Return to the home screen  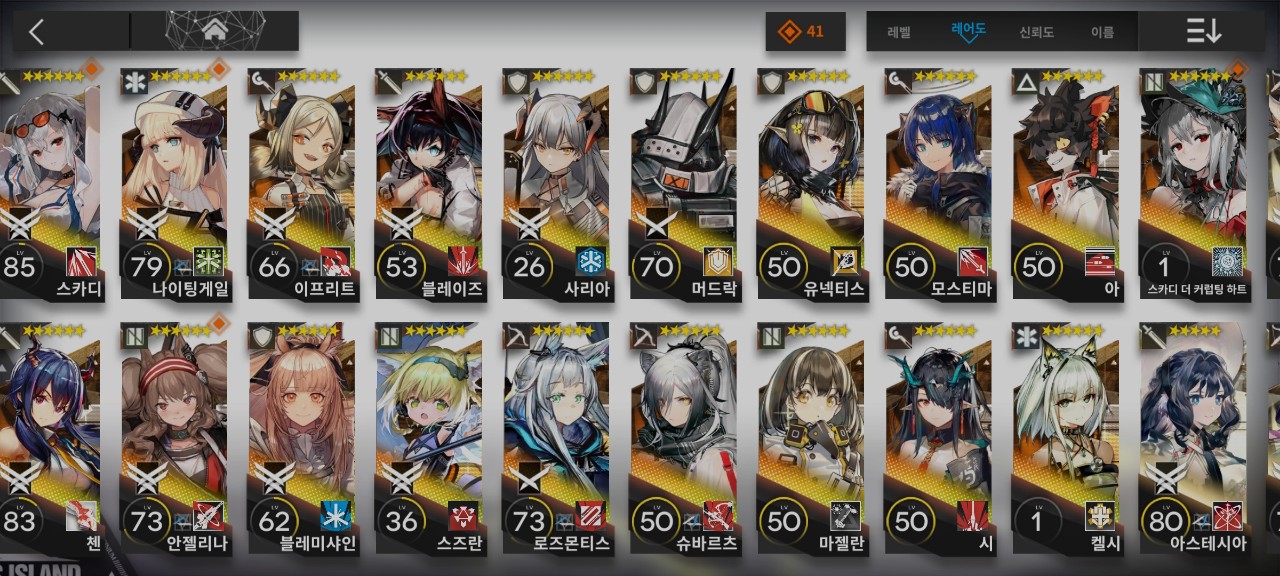(215, 31)
